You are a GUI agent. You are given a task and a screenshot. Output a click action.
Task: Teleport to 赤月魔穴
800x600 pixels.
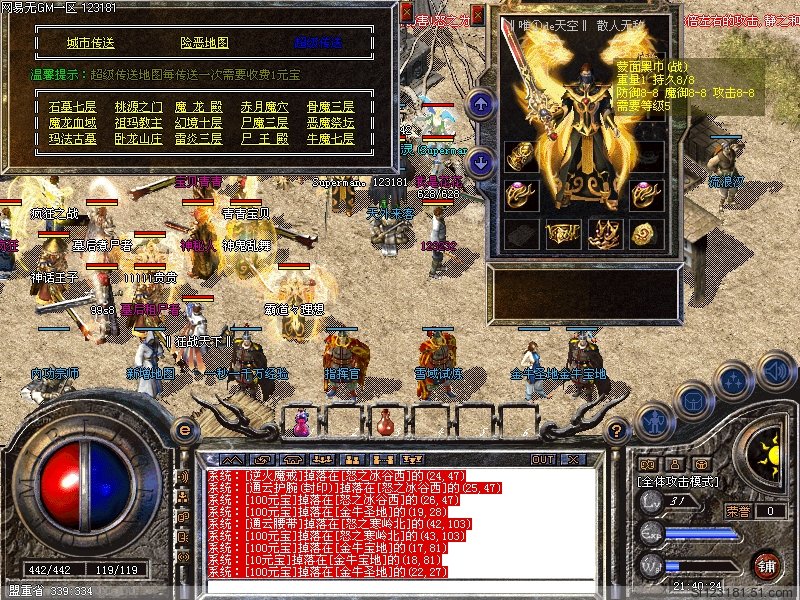[x=265, y=107]
